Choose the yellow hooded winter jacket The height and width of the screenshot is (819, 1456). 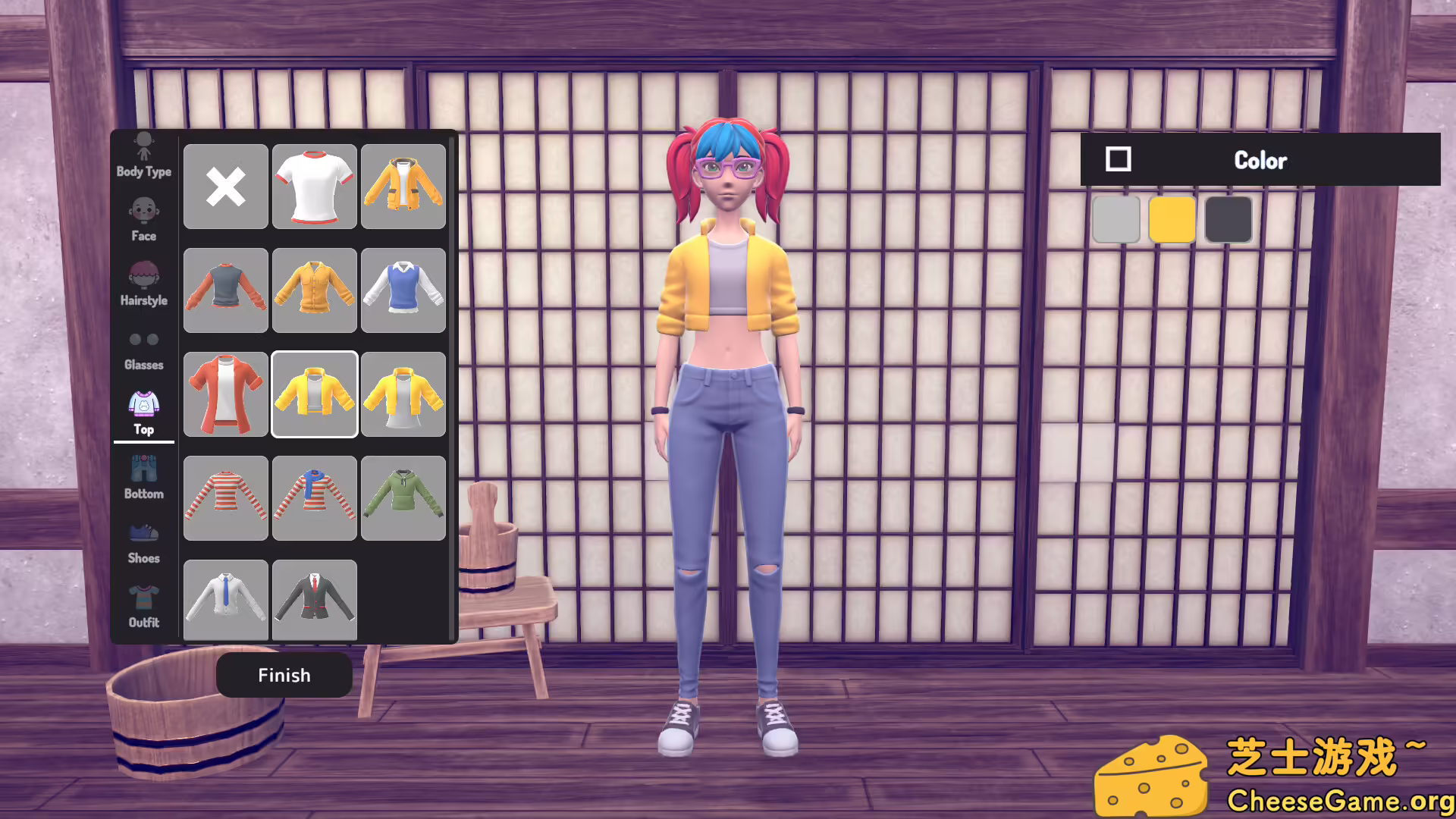pyautogui.click(x=403, y=187)
